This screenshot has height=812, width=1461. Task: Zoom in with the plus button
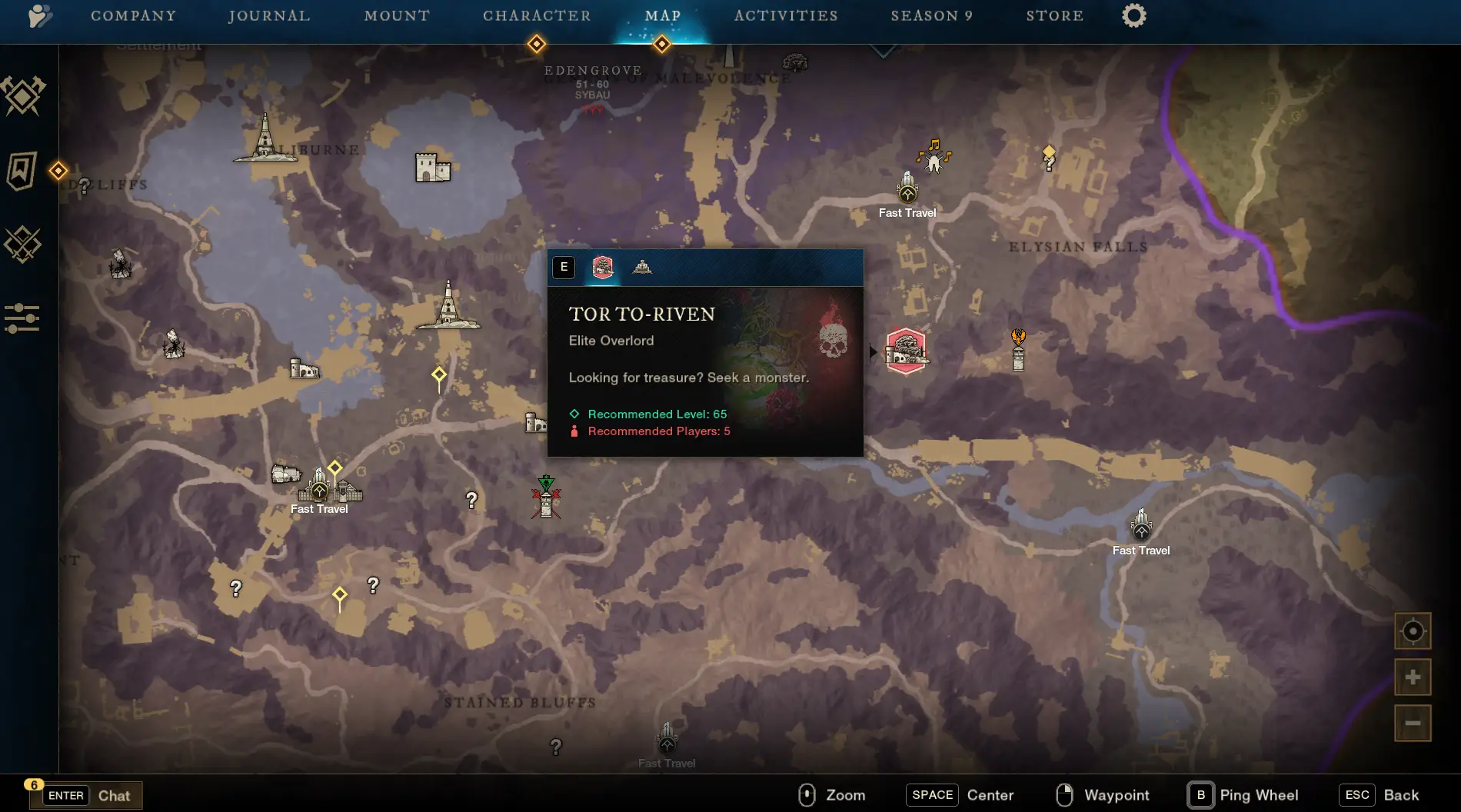(x=1413, y=677)
